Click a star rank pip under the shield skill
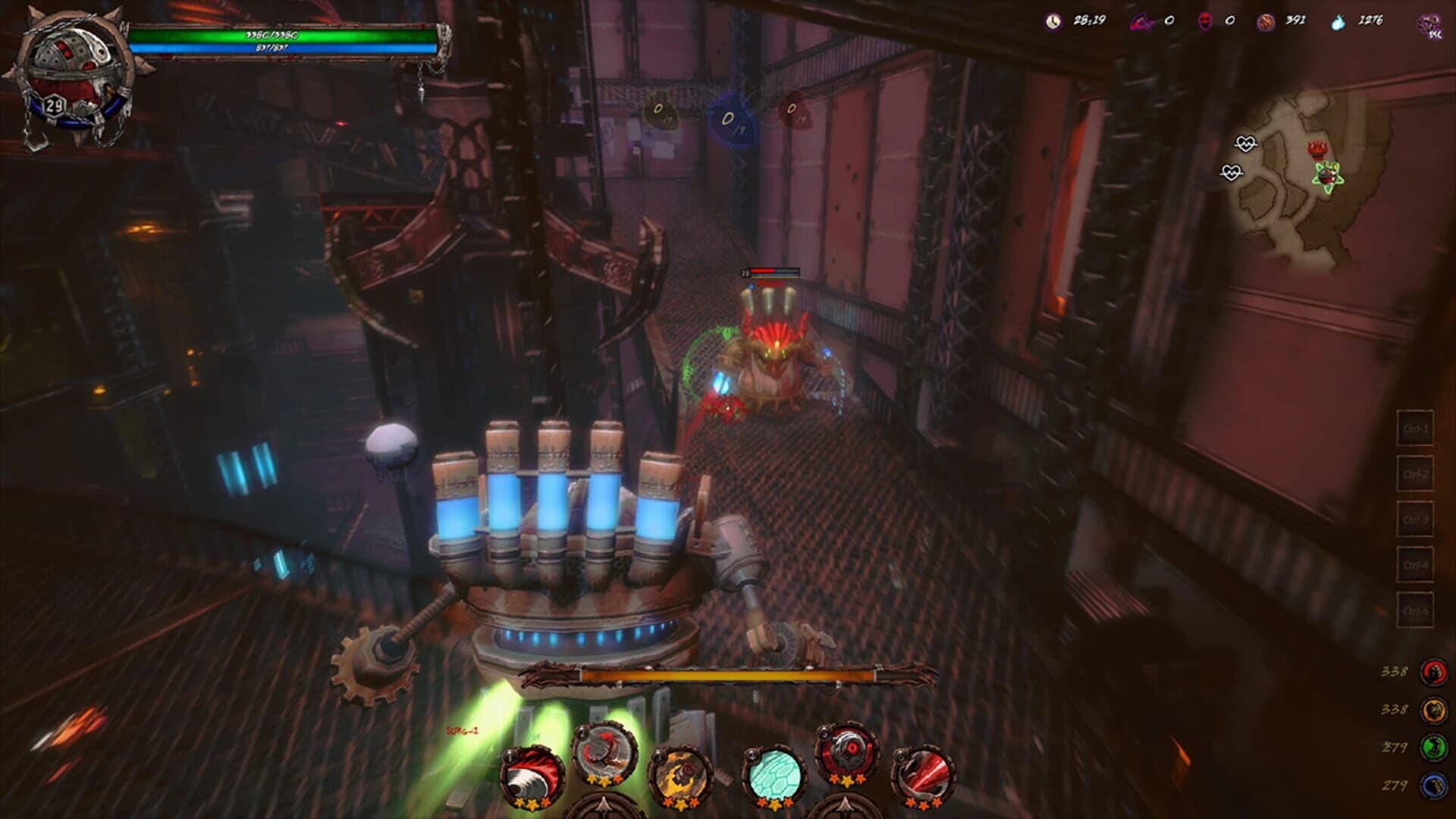Viewport: 1456px width, 819px height. point(775,804)
